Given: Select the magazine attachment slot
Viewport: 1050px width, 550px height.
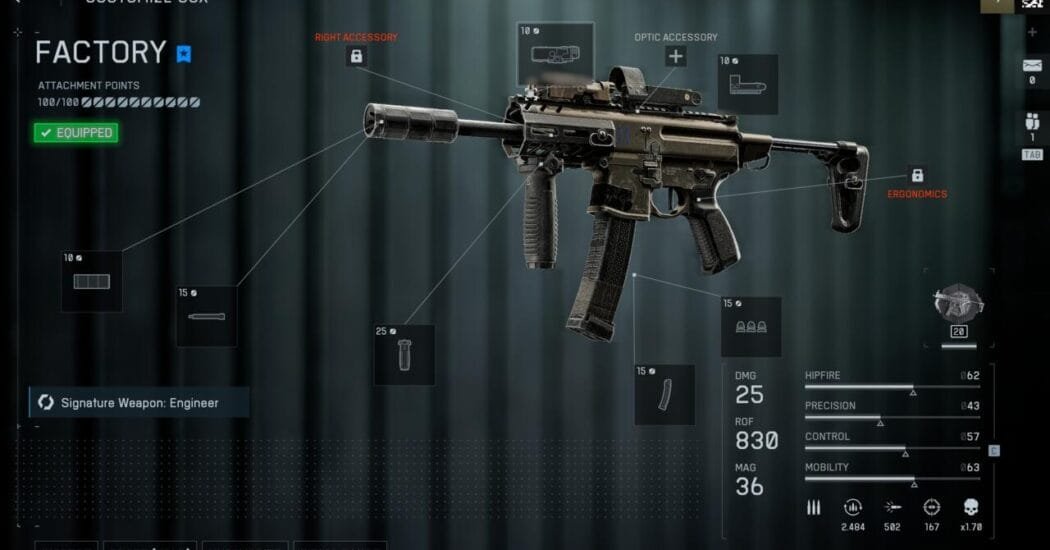Looking at the screenshot, I should point(664,394).
